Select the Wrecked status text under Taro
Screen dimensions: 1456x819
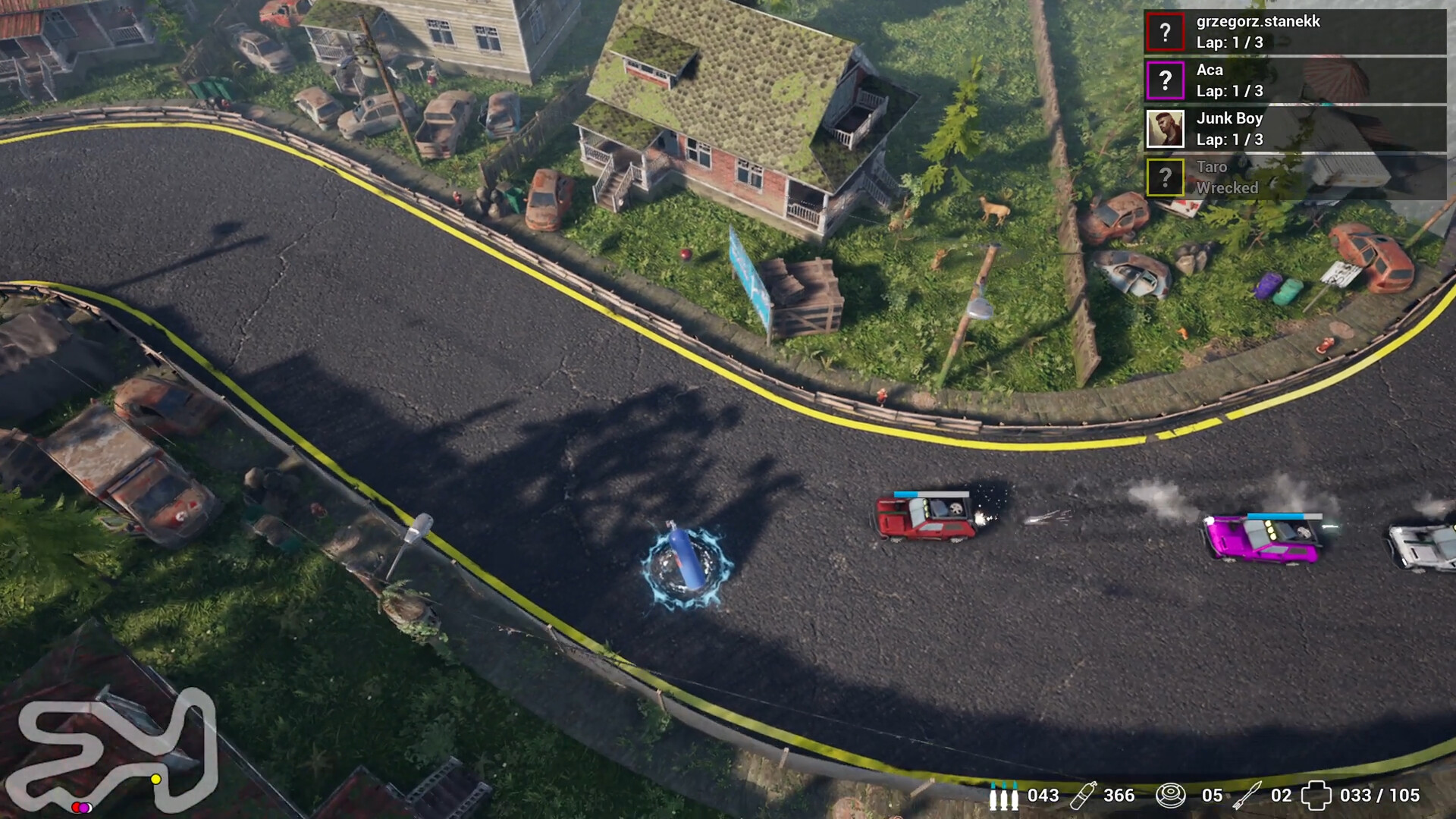click(x=1228, y=187)
